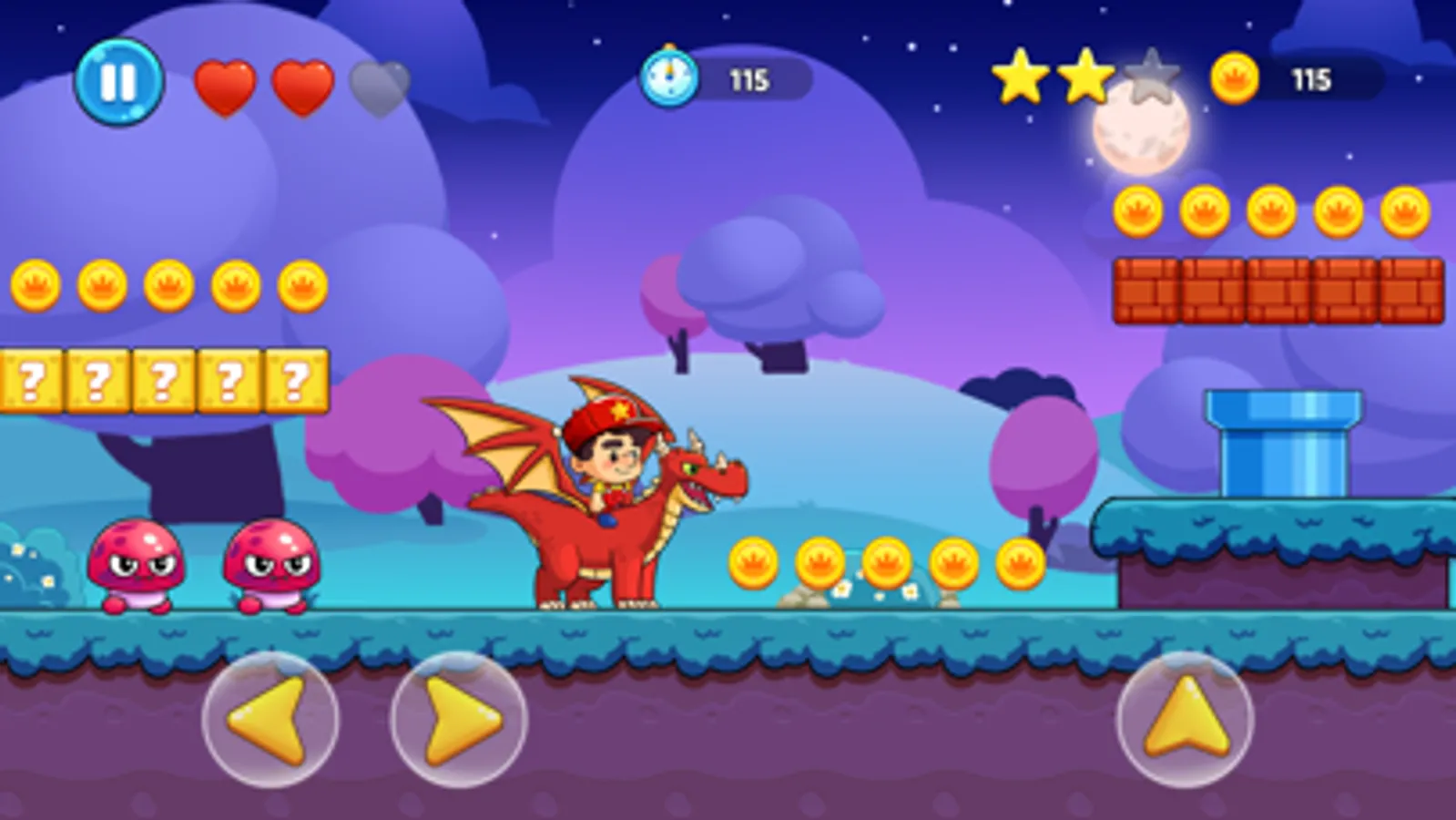Tap the coin counter icon

point(1237,78)
